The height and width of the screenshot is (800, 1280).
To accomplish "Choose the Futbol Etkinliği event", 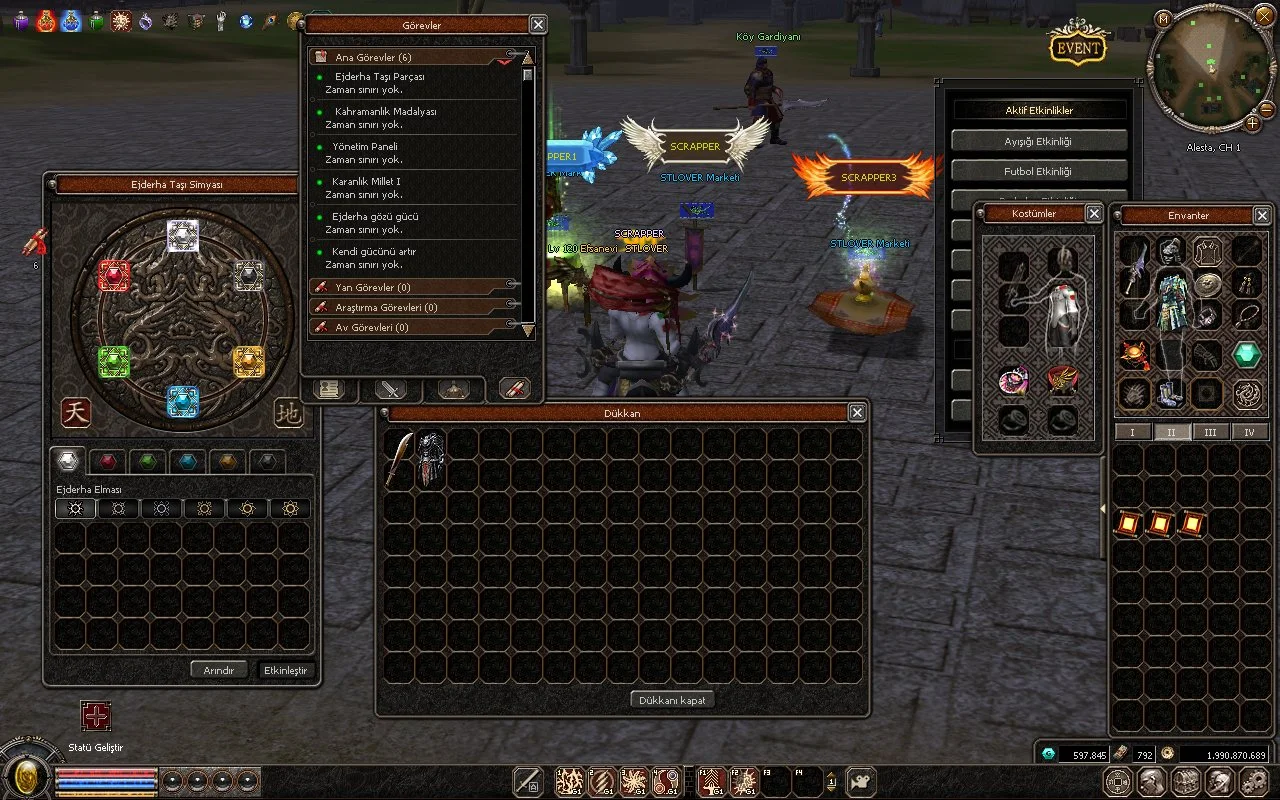I will click(x=1038, y=172).
